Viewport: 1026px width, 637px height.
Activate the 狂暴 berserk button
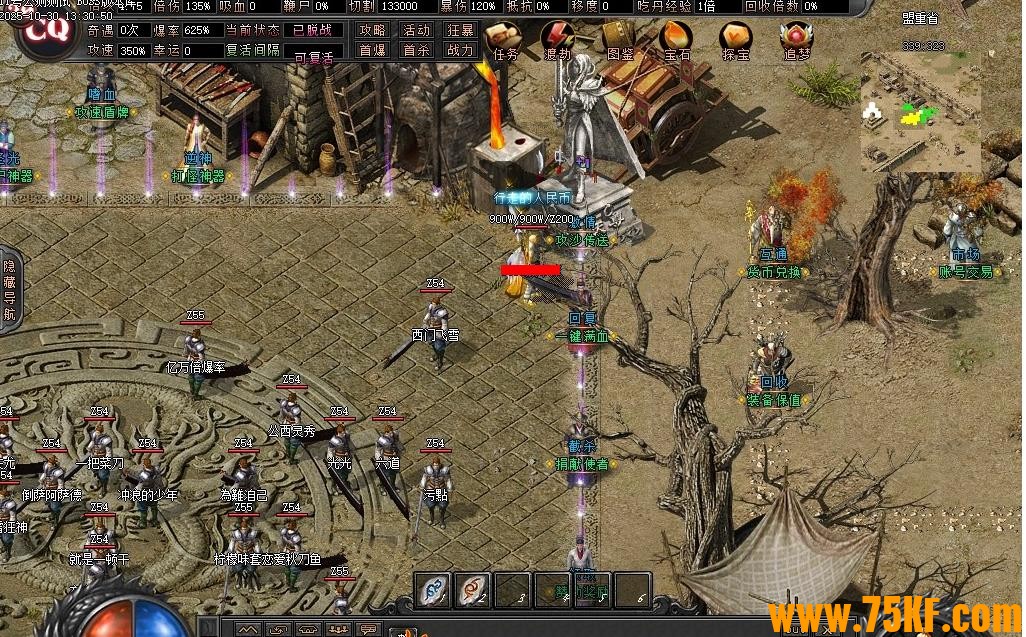460,30
